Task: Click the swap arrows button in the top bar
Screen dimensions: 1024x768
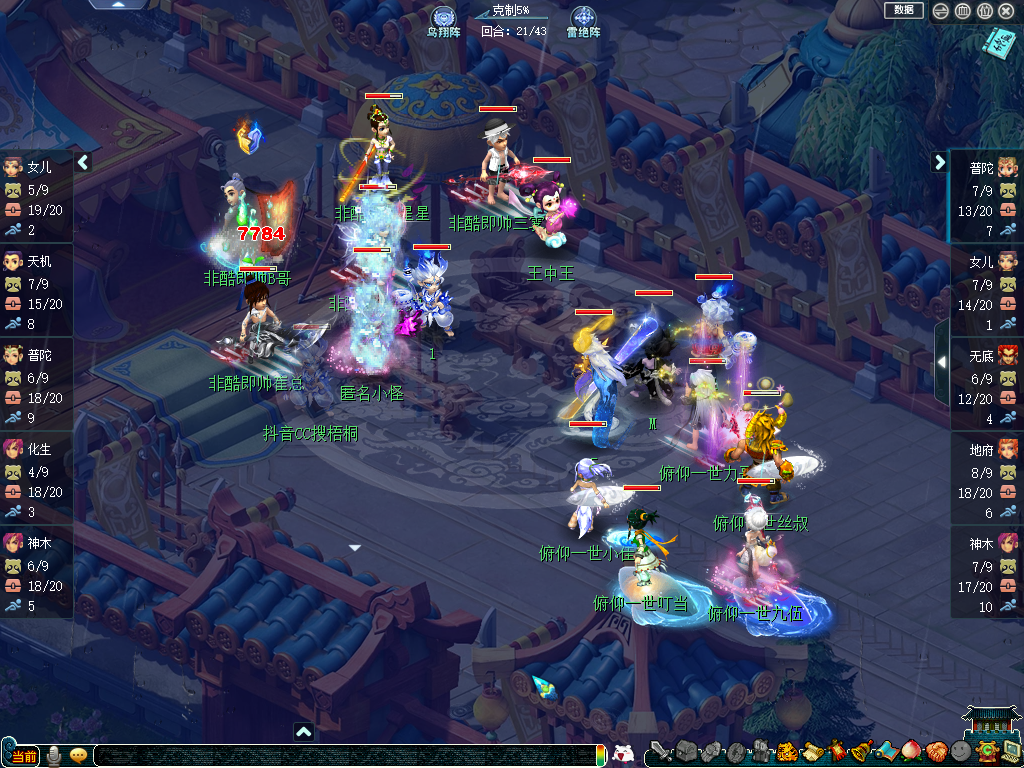Action: tap(940, 11)
